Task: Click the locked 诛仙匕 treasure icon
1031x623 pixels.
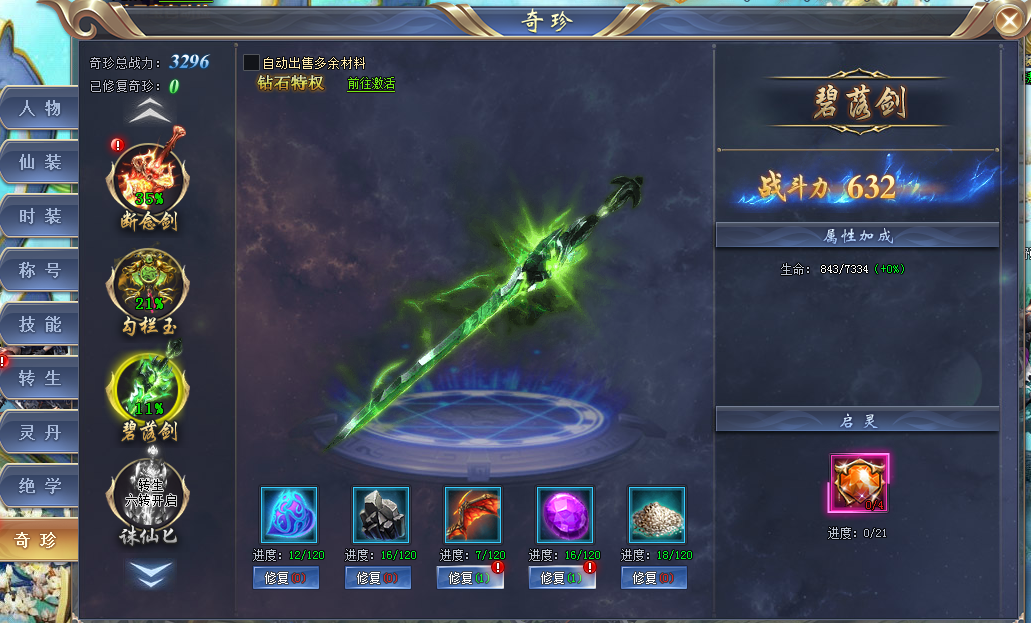Action: tap(147, 492)
